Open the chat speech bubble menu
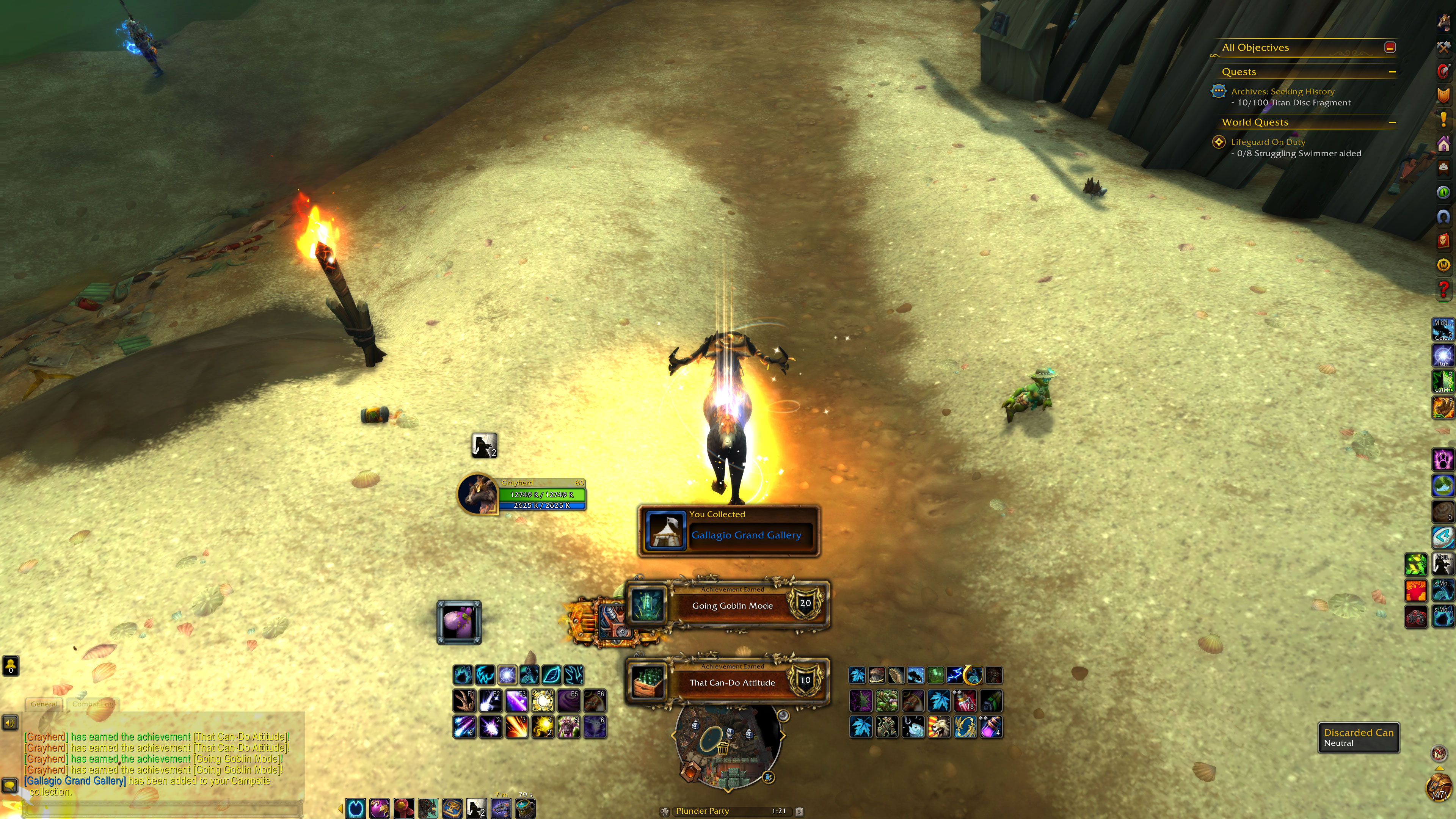This screenshot has height=819, width=1456. (x=9, y=785)
